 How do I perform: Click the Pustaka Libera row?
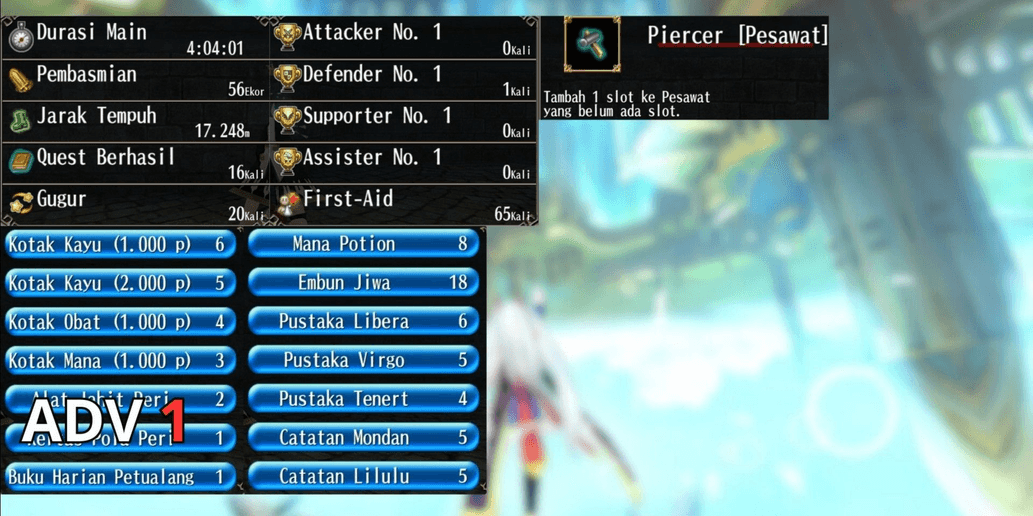[x=364, y=322]
